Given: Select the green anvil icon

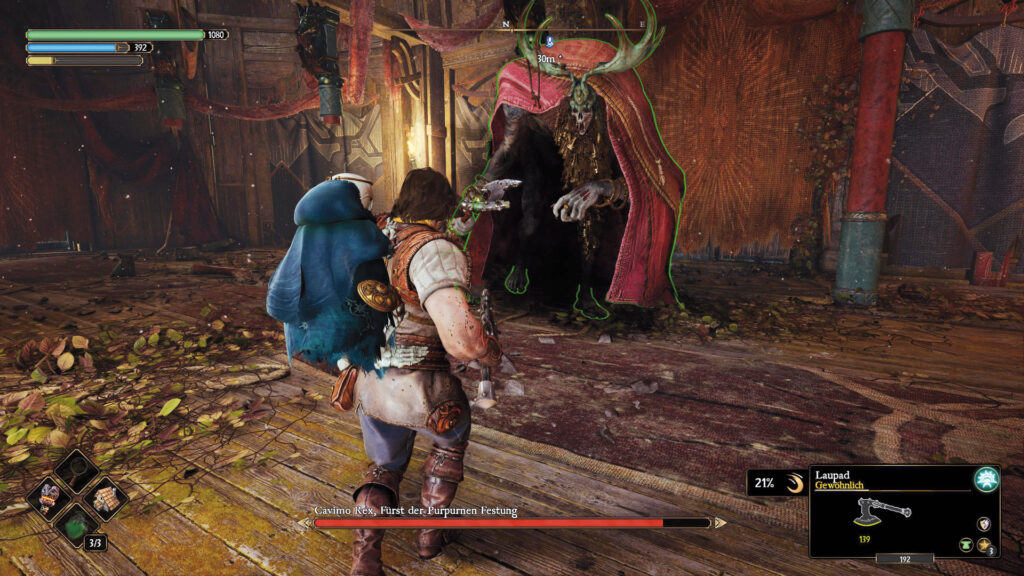Looking at the screenshot, I should click(x=967, y=543).
